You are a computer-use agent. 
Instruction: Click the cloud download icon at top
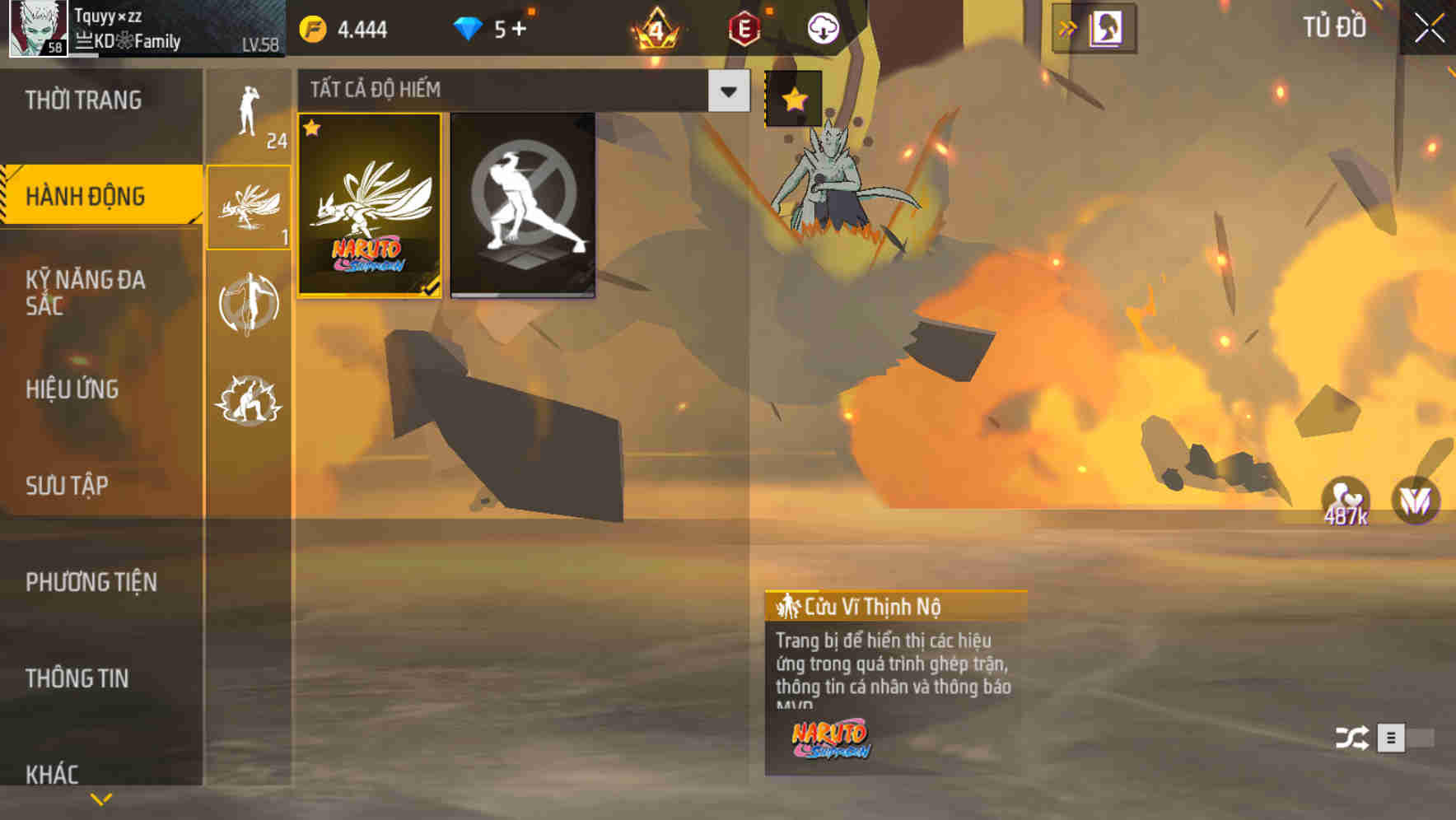point(824,26)
